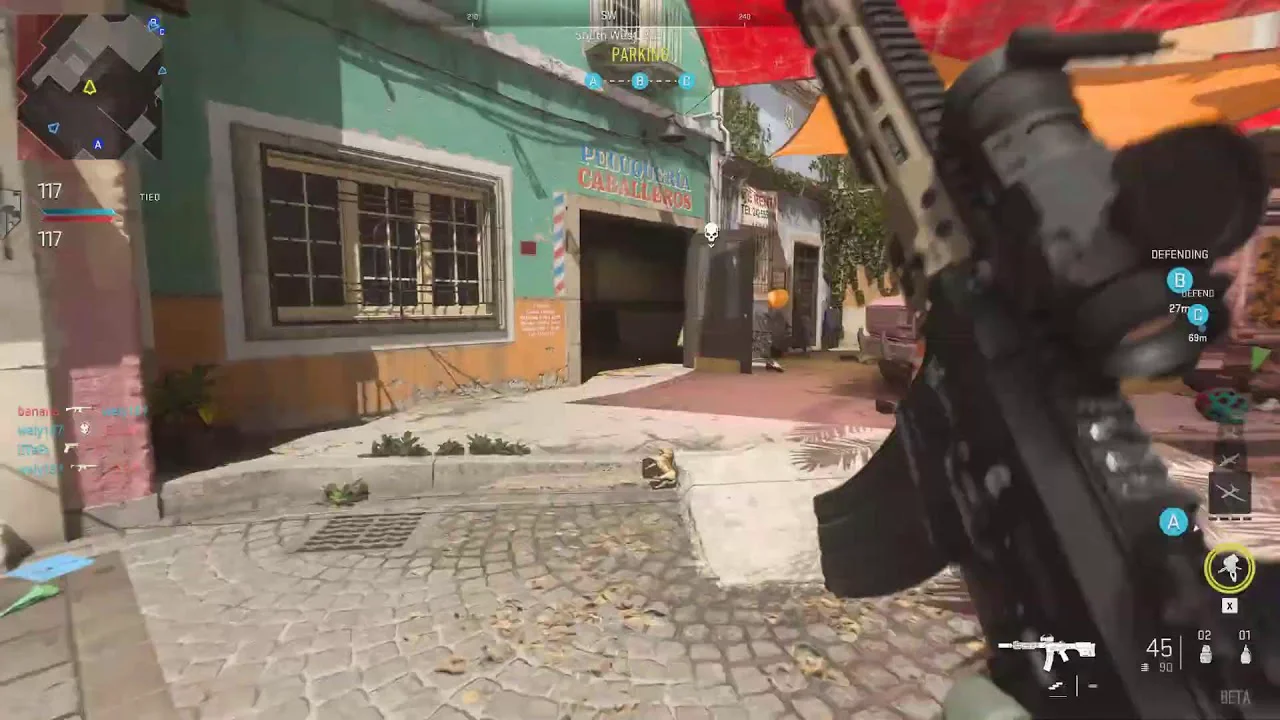Viewport: 1280px width, 720px height.
Task: Click the white skull death marker
Action: point(712,234)
